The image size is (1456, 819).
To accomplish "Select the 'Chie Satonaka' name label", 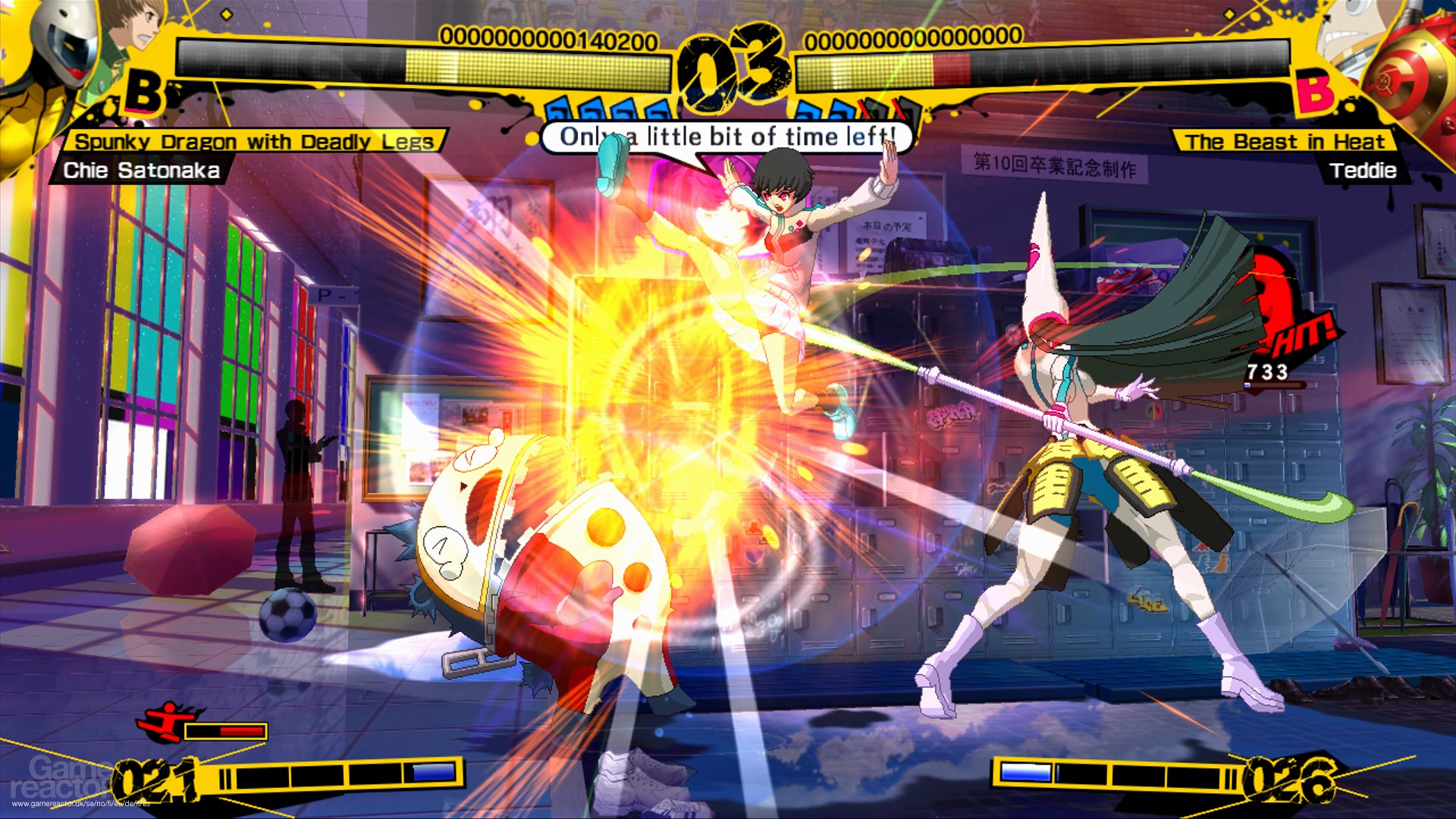I will click(144, 171).
